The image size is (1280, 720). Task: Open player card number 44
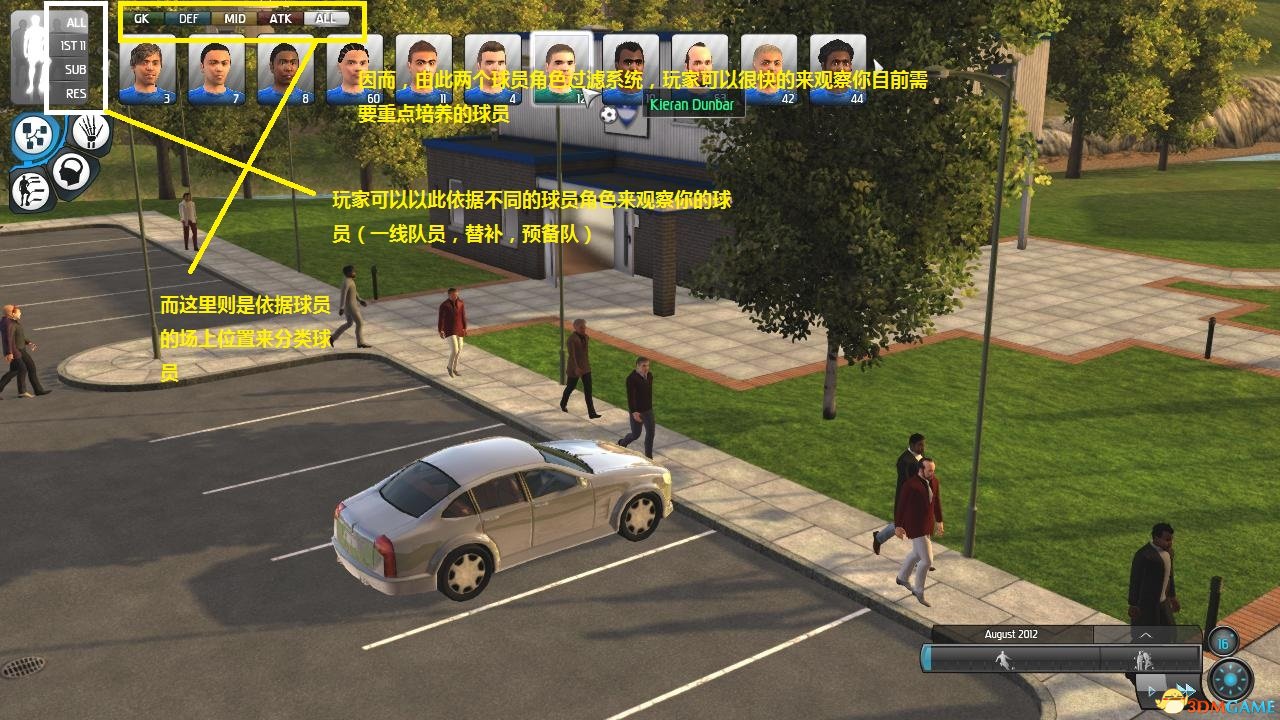838,69
